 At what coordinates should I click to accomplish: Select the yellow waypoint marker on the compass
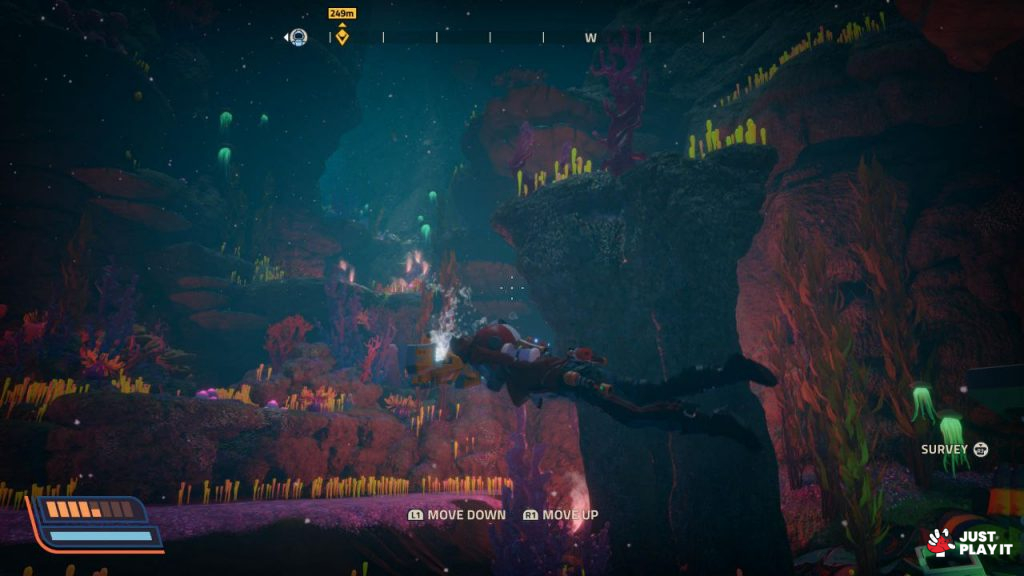[x=342, y=37]
